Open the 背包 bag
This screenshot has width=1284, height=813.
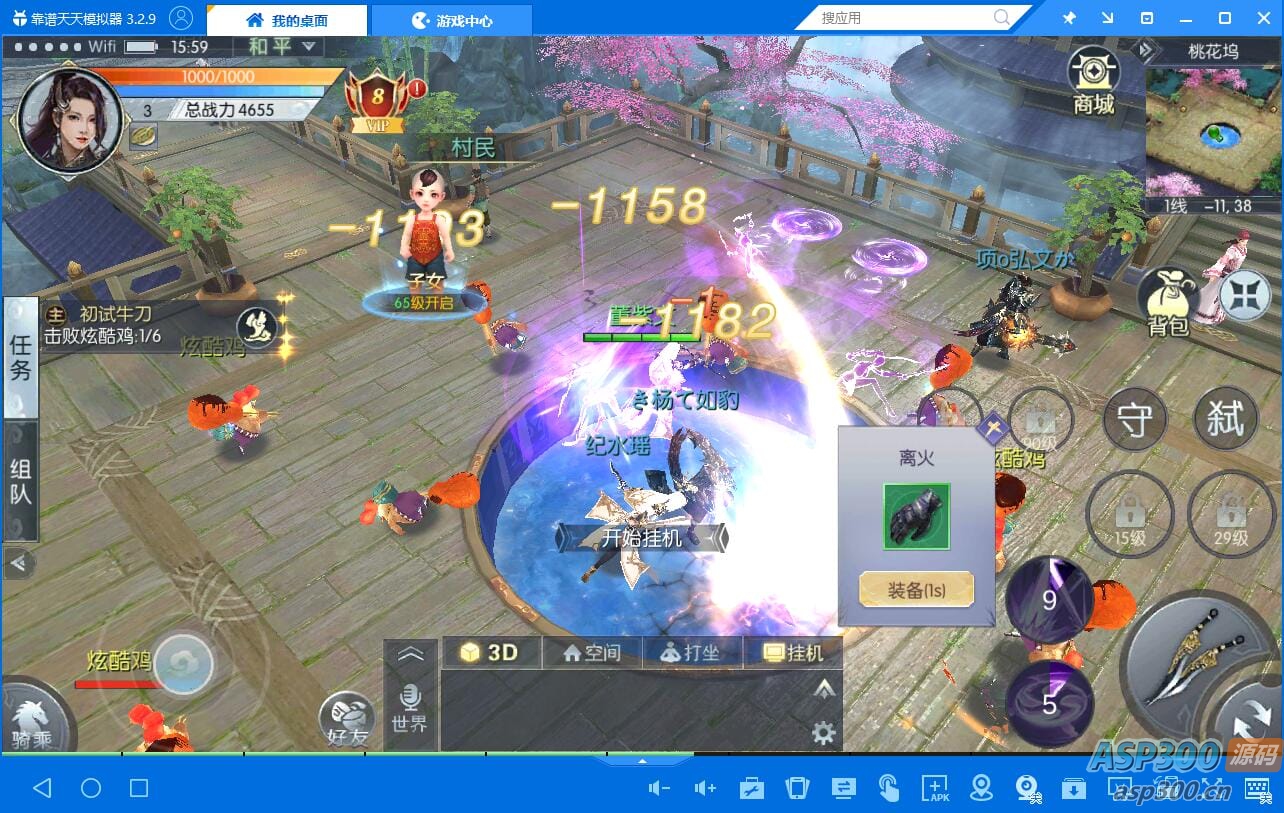click(1168, 300)
